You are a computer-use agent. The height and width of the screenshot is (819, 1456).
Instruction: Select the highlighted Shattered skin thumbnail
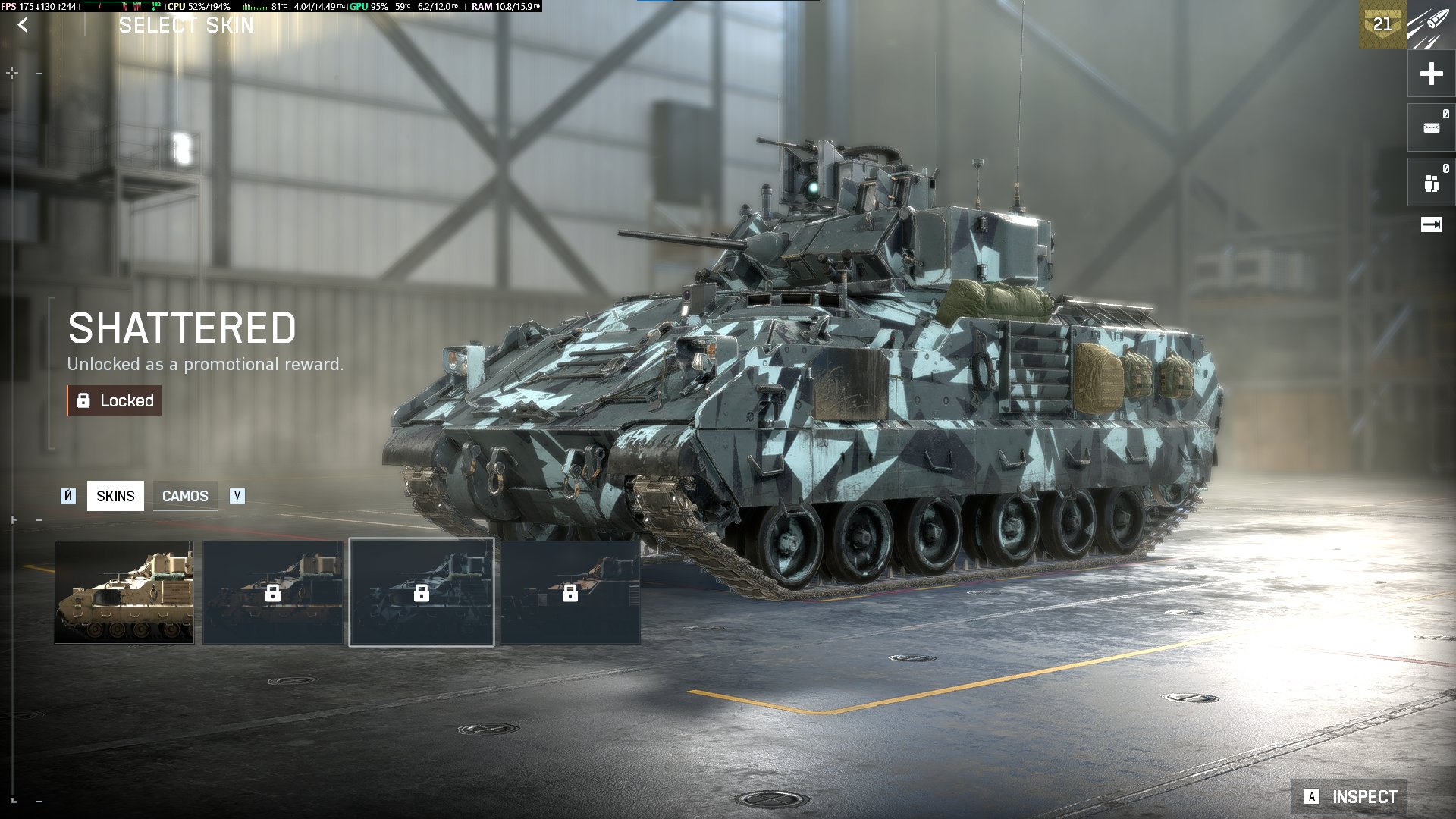click(422, 592)
